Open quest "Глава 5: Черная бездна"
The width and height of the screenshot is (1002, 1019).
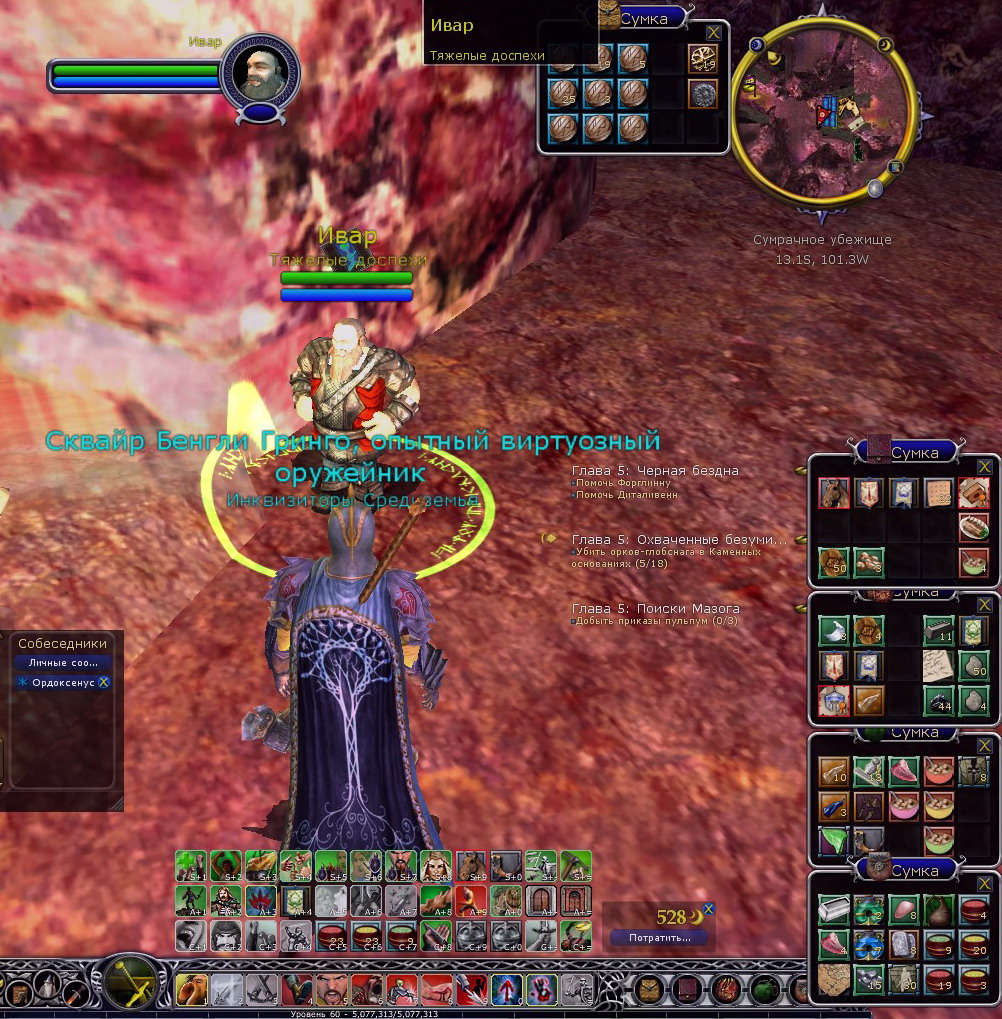pos(655,470)
